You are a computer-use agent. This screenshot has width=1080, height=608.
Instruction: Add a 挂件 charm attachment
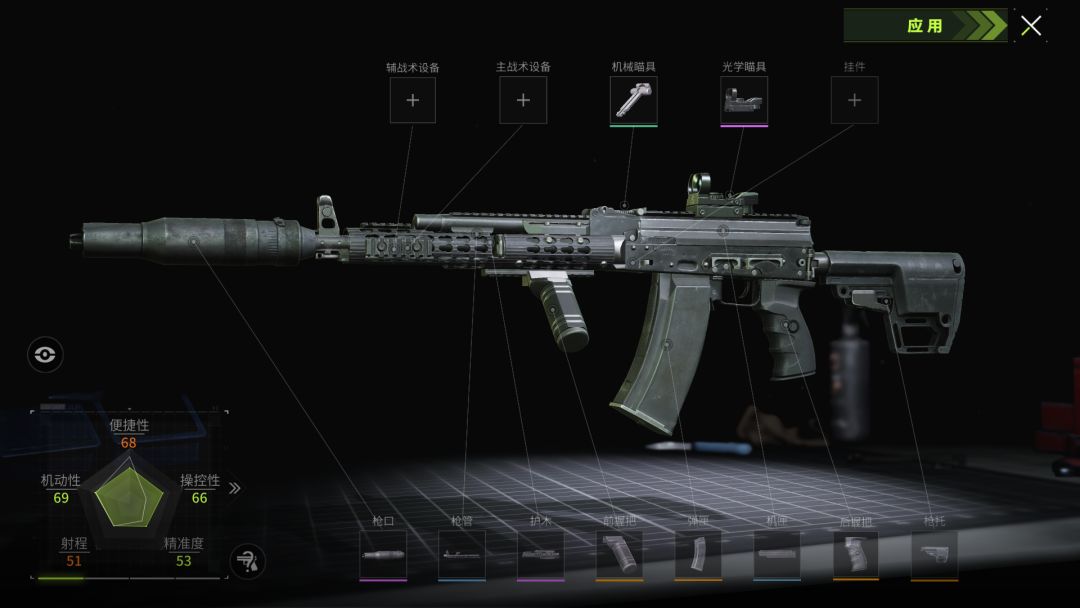click(x=855, y=100)
